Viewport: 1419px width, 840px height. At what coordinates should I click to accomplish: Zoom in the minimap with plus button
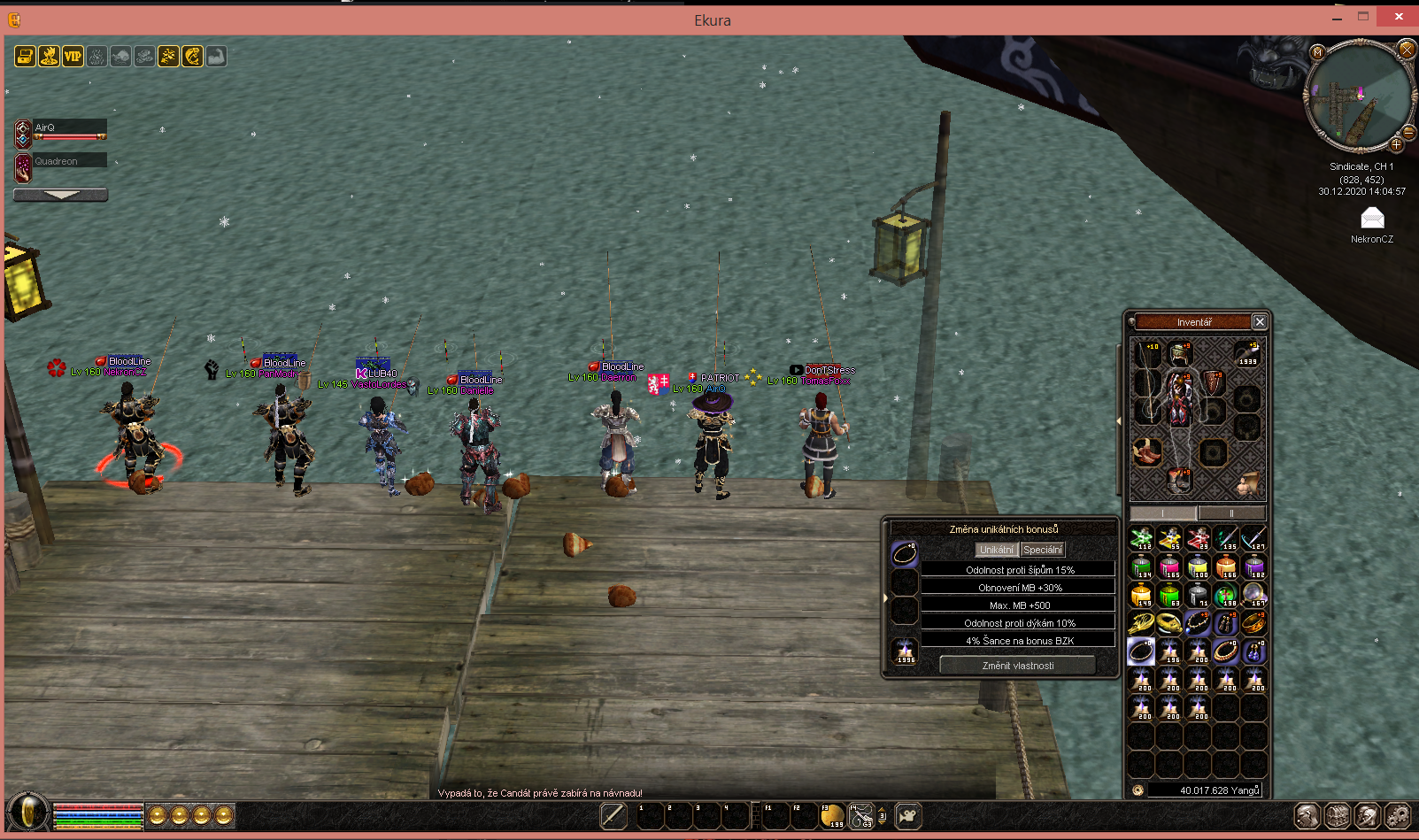tap(1396, 144)
